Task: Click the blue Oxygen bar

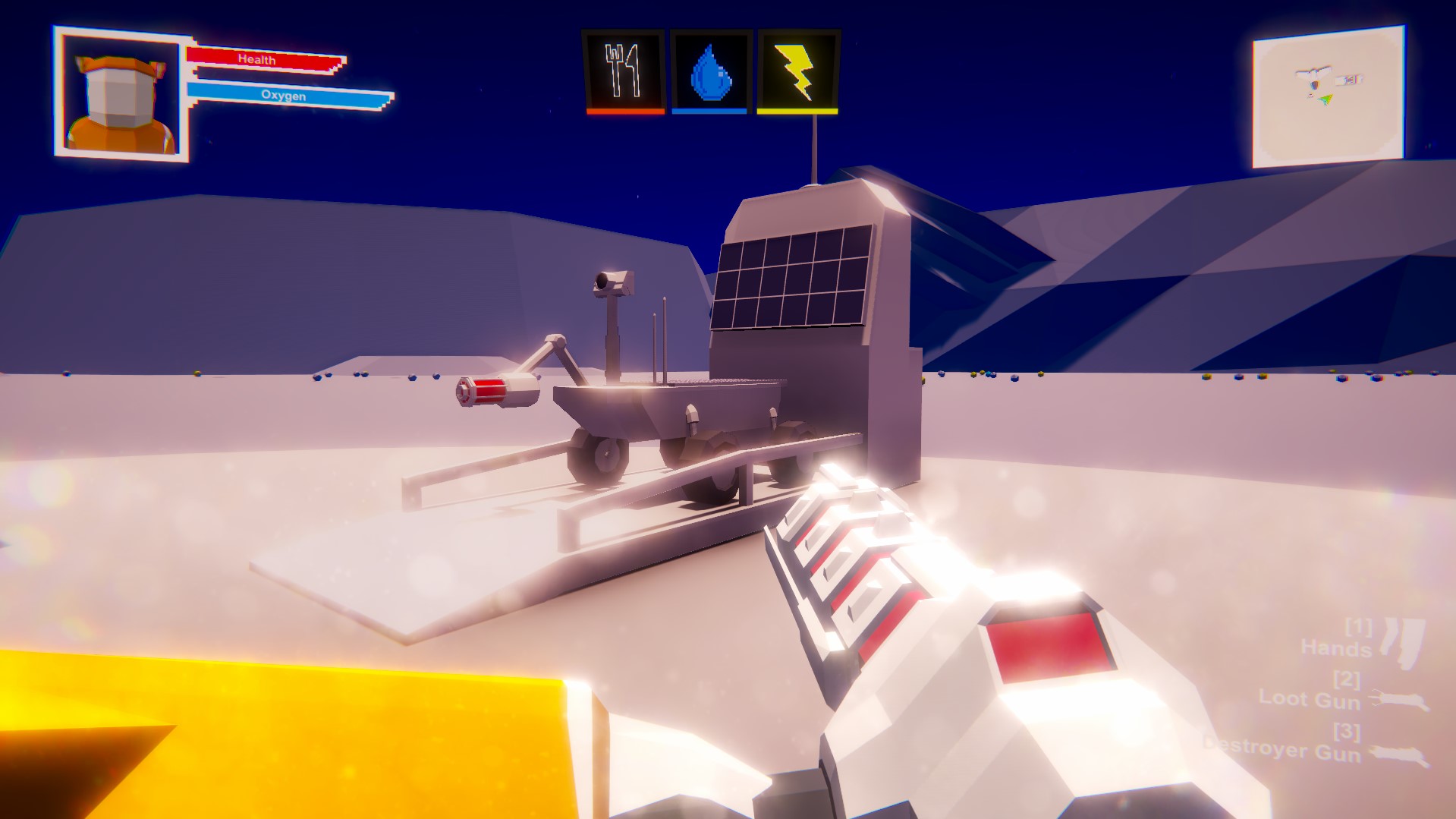Action: pyautogui.click(x=285, y=96)
